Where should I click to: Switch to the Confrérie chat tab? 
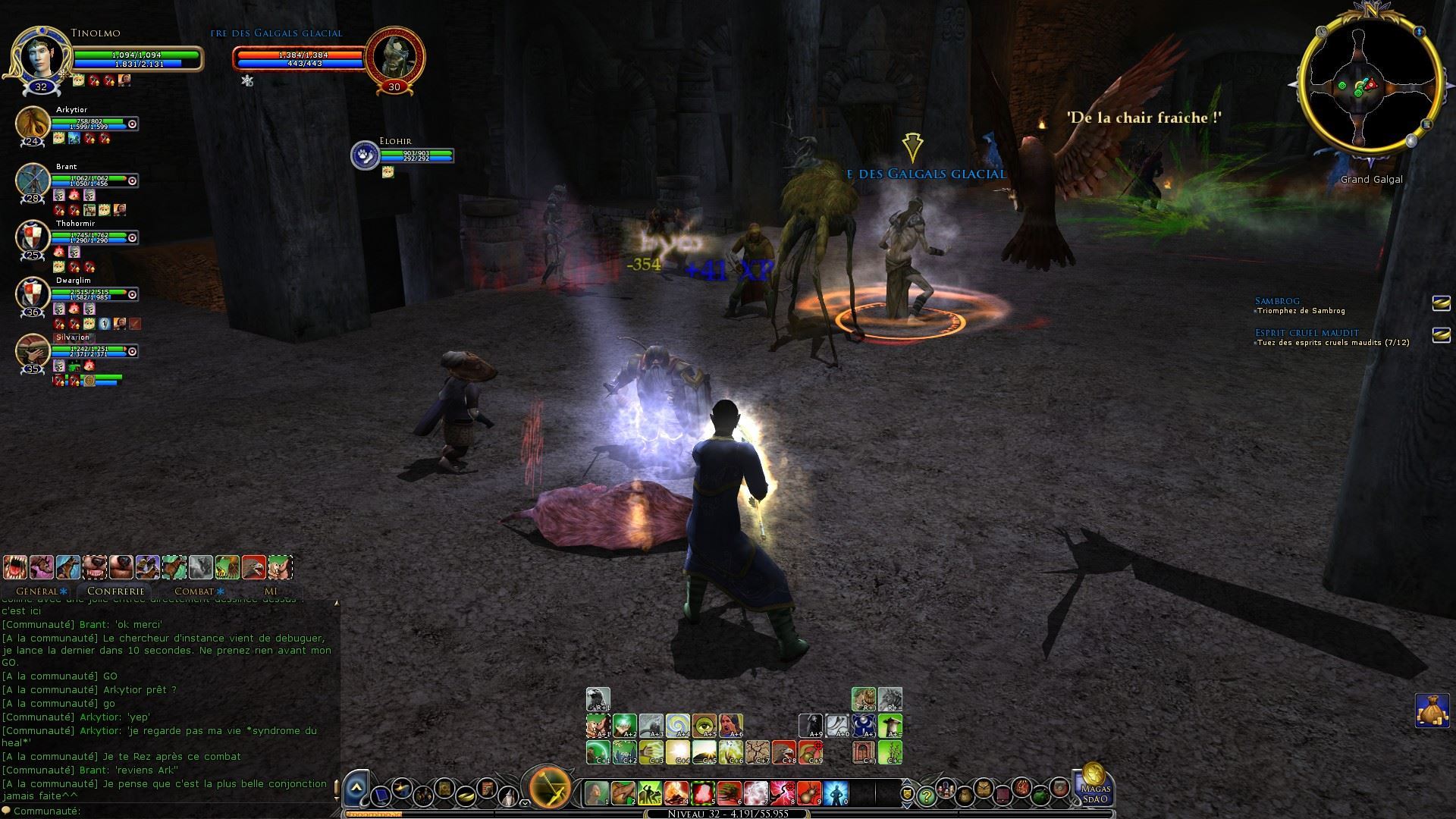point(115,591)
